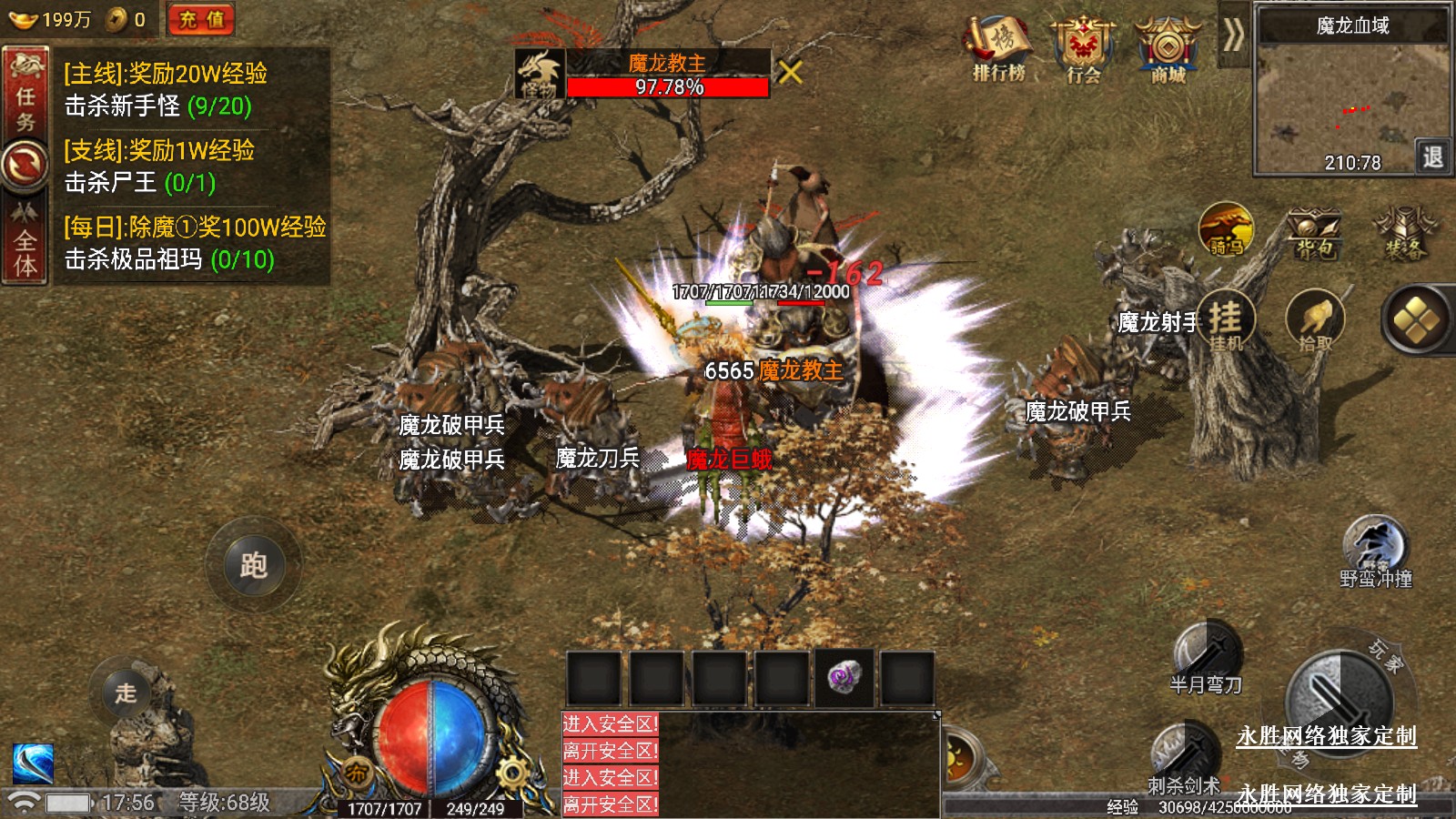The width and height of the screenshot is (1456, 819).
Task: Open the 装备 equipment panel
Action: click(x=1404, y=233)
